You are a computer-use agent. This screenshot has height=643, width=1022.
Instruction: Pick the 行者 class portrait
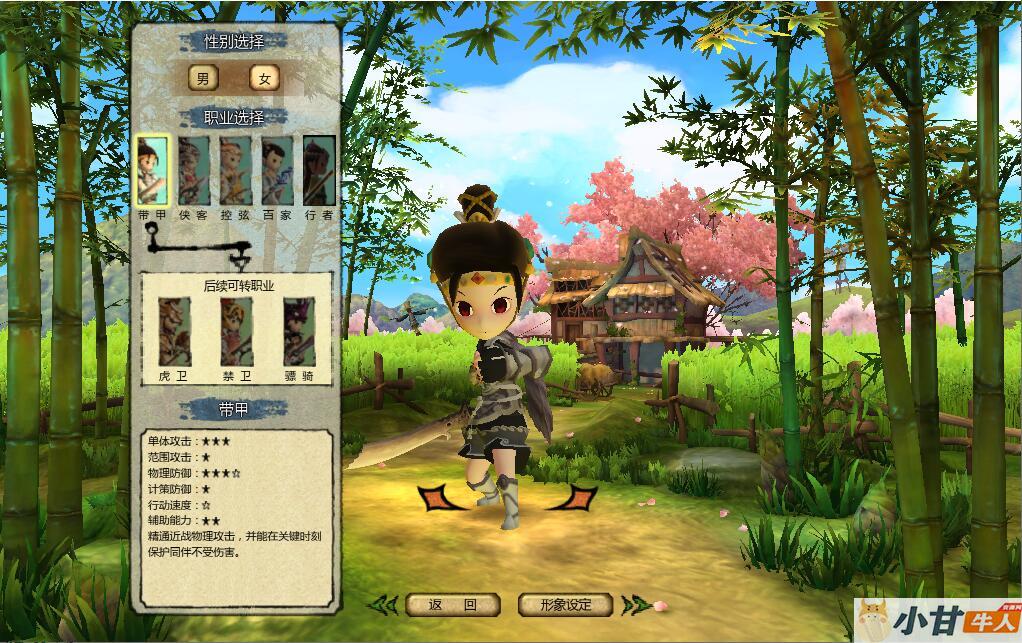[319, 169]
